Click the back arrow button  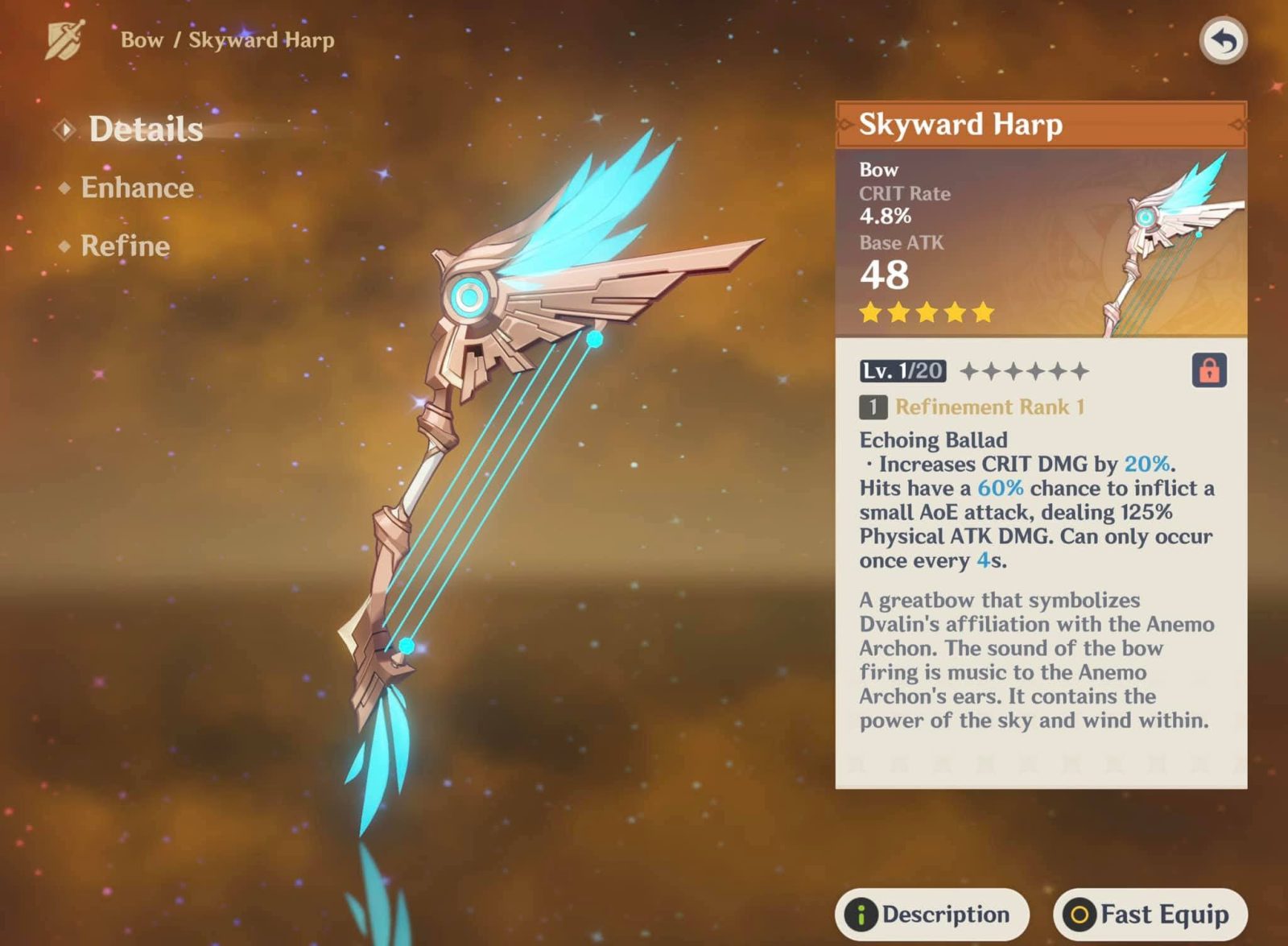1223,40
